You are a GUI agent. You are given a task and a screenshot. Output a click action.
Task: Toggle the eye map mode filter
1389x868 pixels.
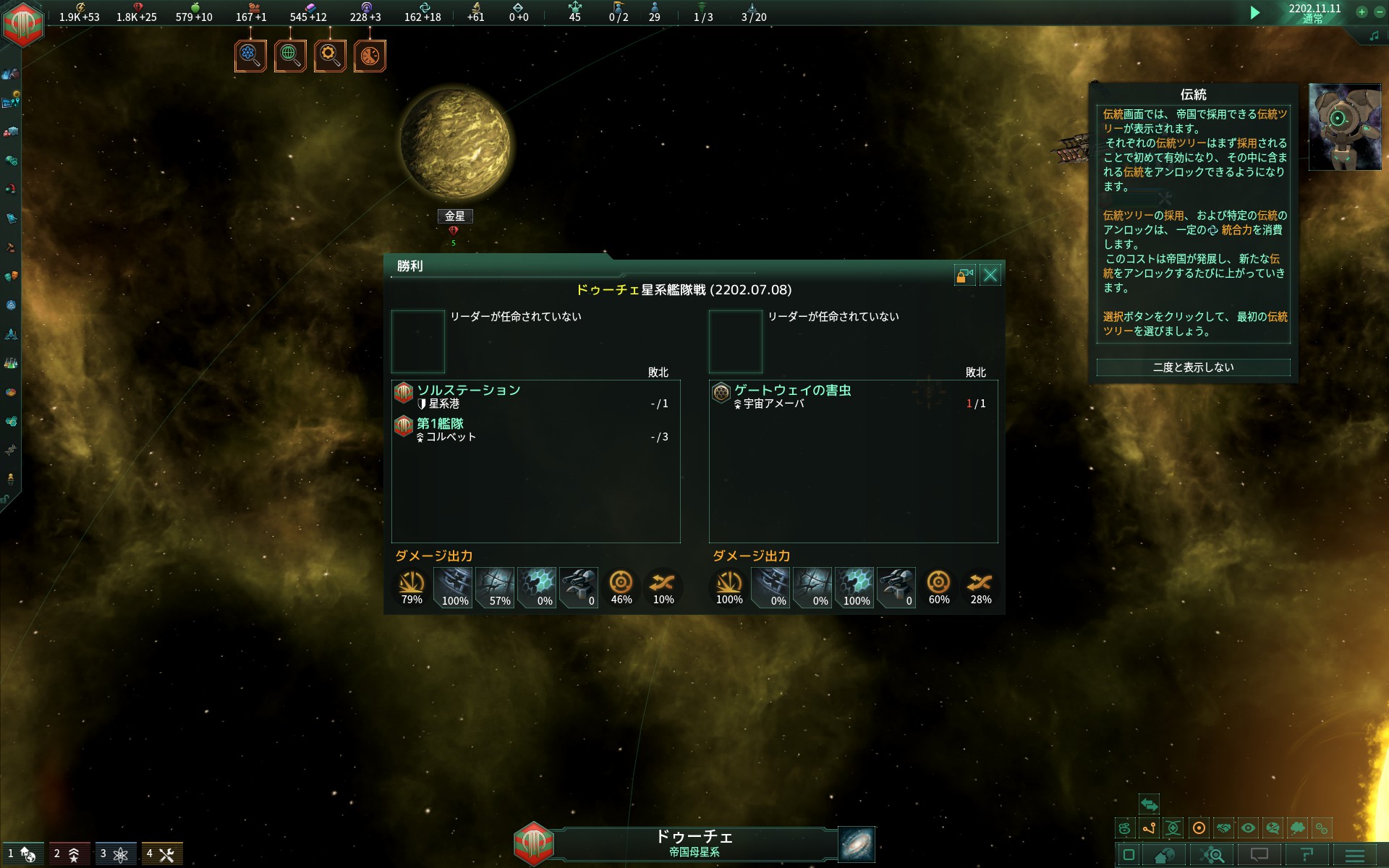(x=1248, y=828)
